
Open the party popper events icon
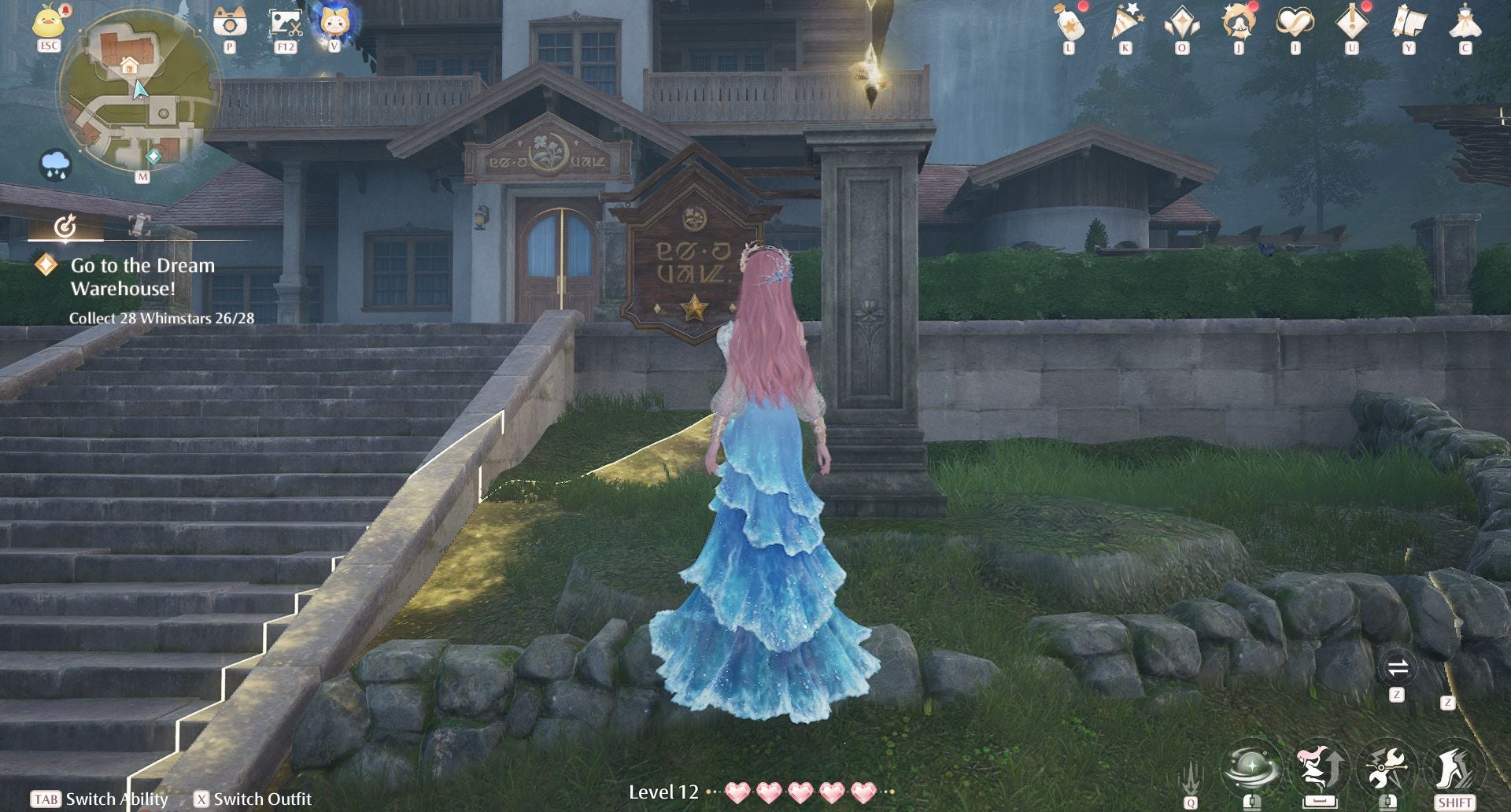pos(1125,22)
